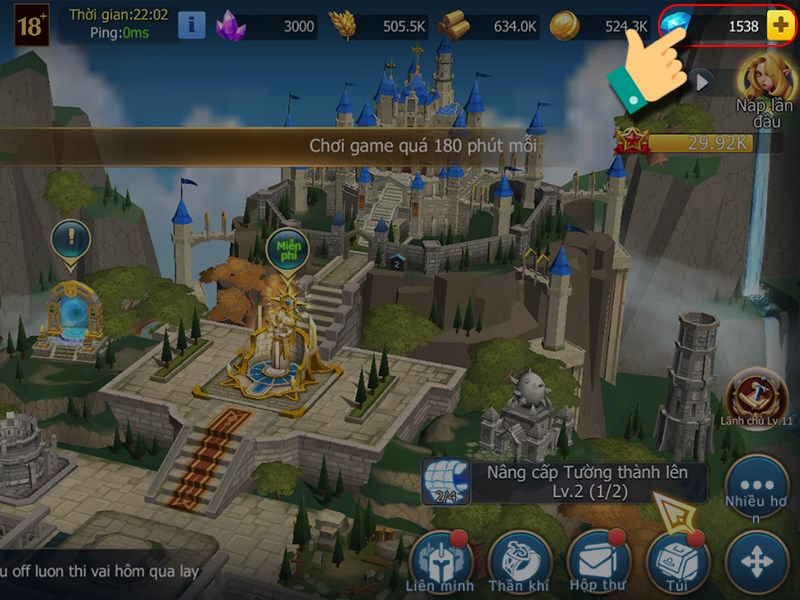This screenshot has width=800, height=600.
Task: Open the blue info button
Action: (x=192, y=25)
